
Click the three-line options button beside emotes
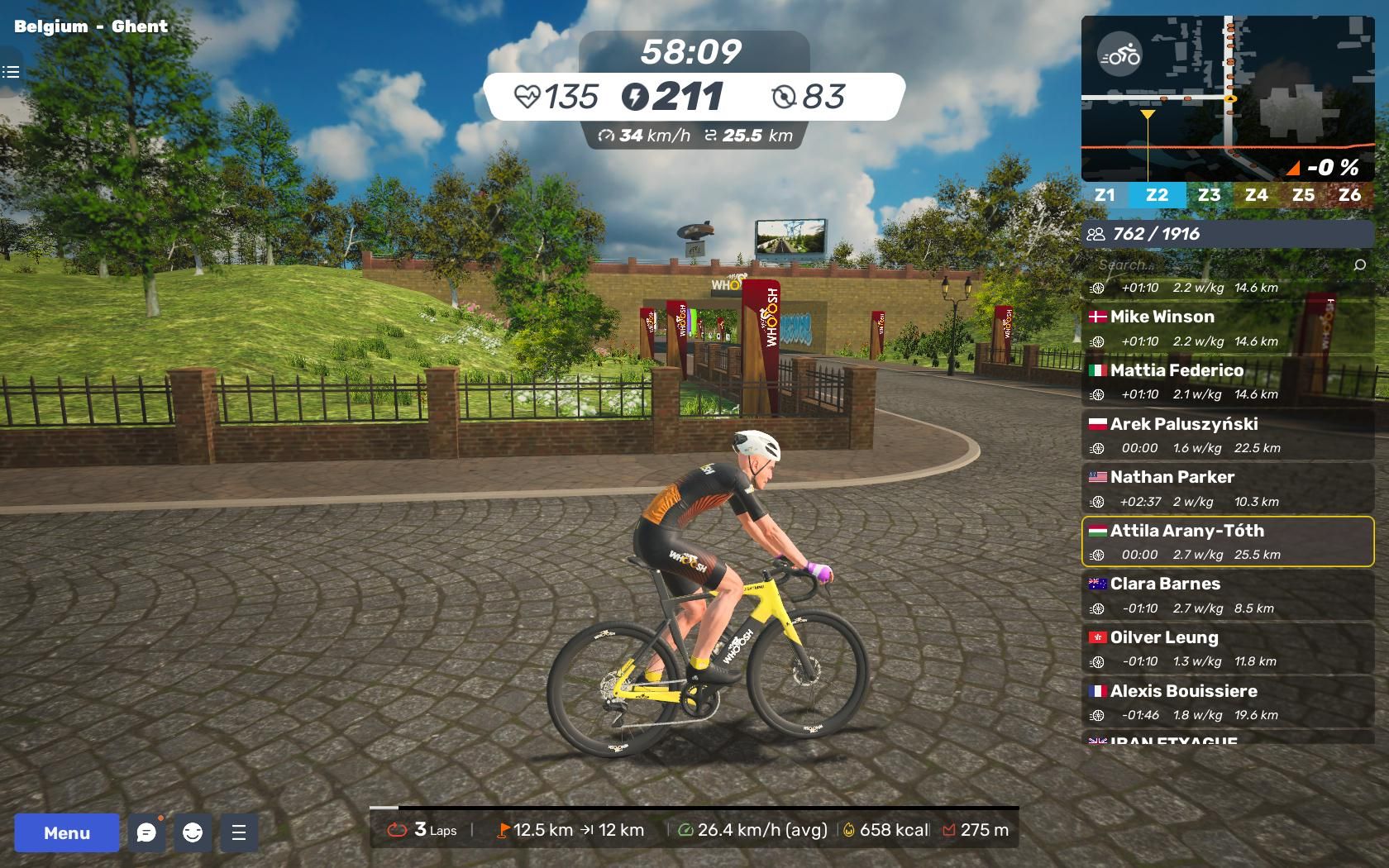239,832
